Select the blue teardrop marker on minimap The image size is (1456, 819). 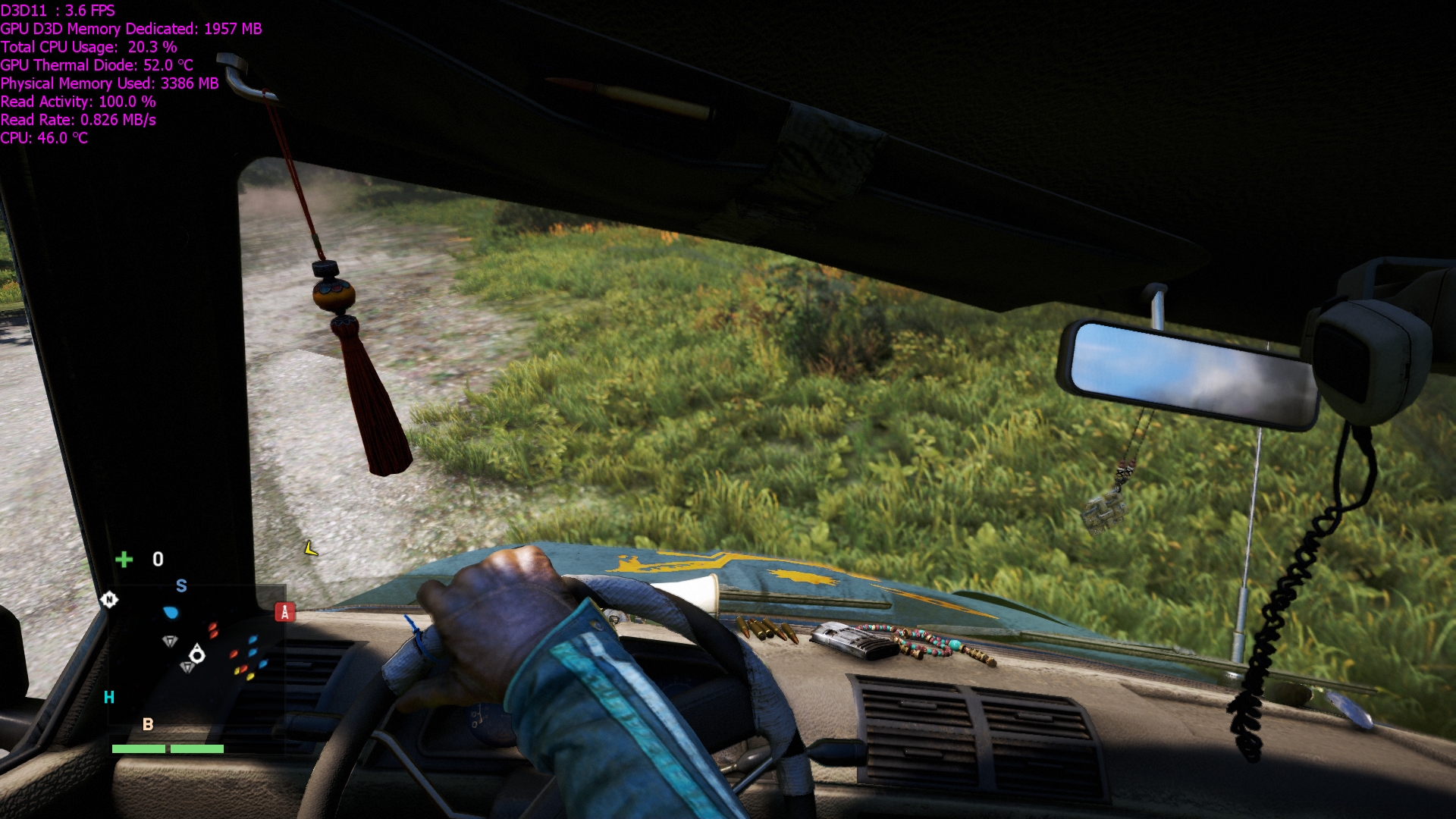tap(171, 612)
